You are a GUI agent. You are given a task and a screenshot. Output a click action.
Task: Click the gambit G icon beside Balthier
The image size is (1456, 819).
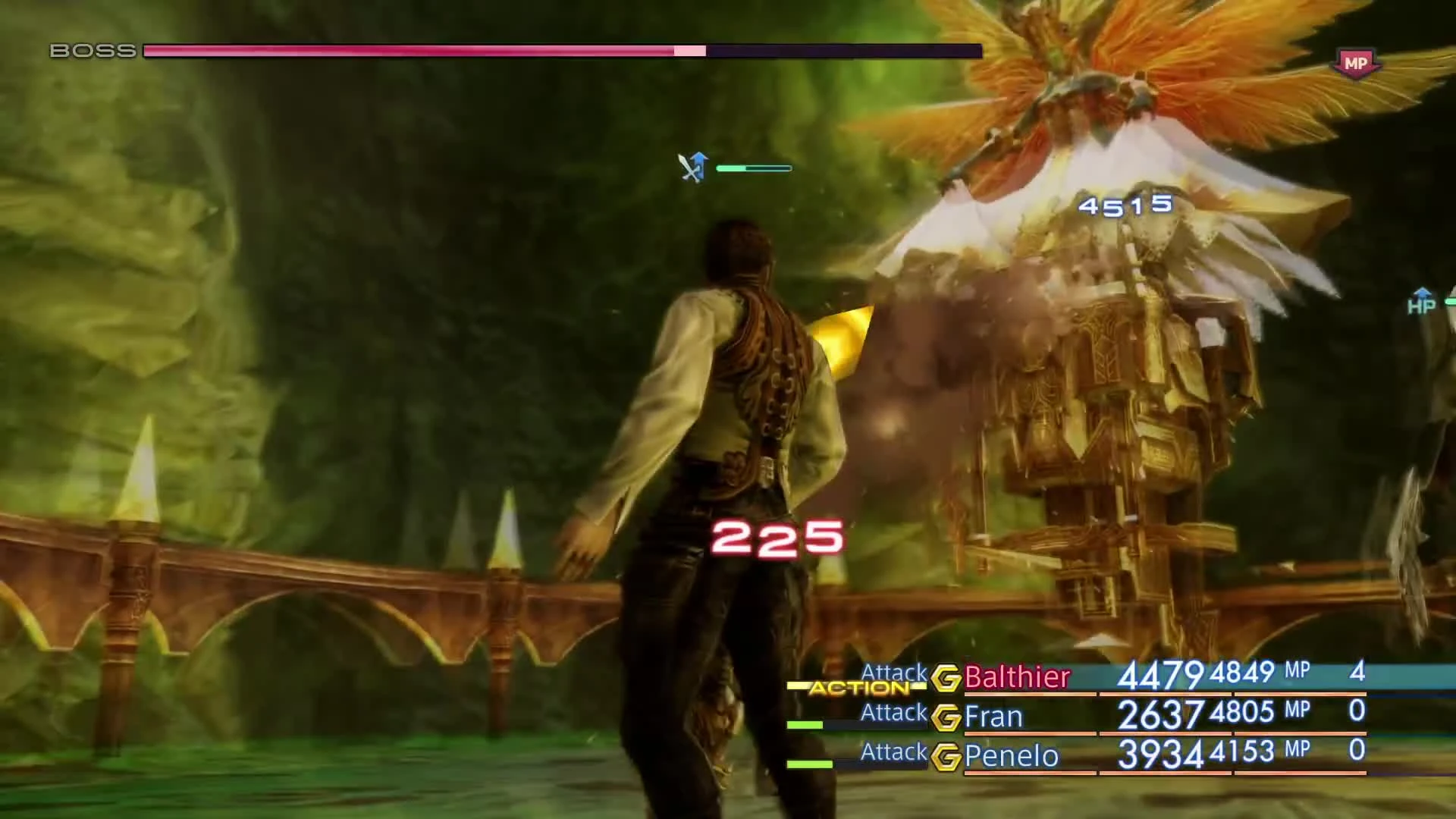point(946,677)
